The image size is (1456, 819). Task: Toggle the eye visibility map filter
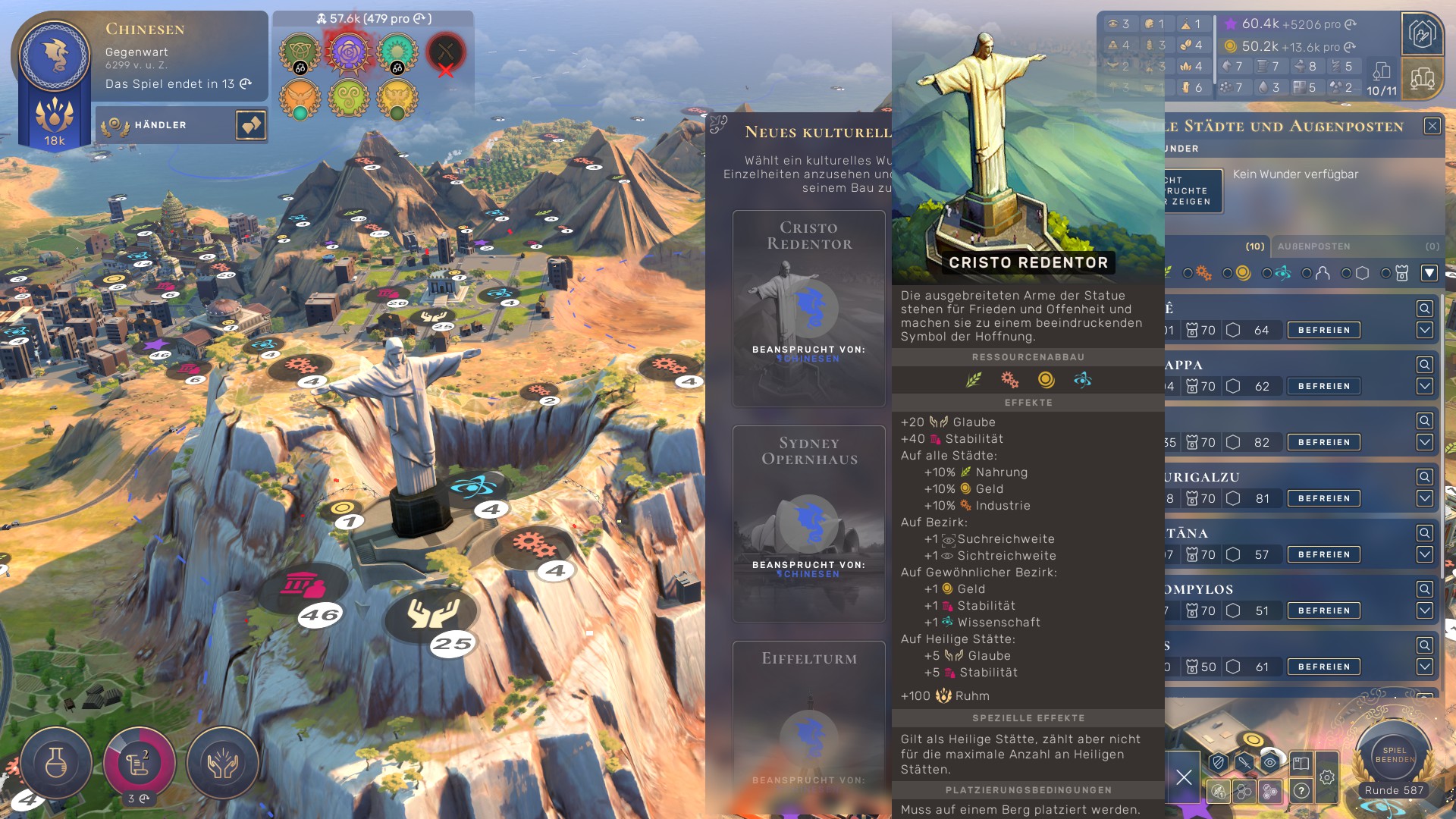pos(1269,763)
